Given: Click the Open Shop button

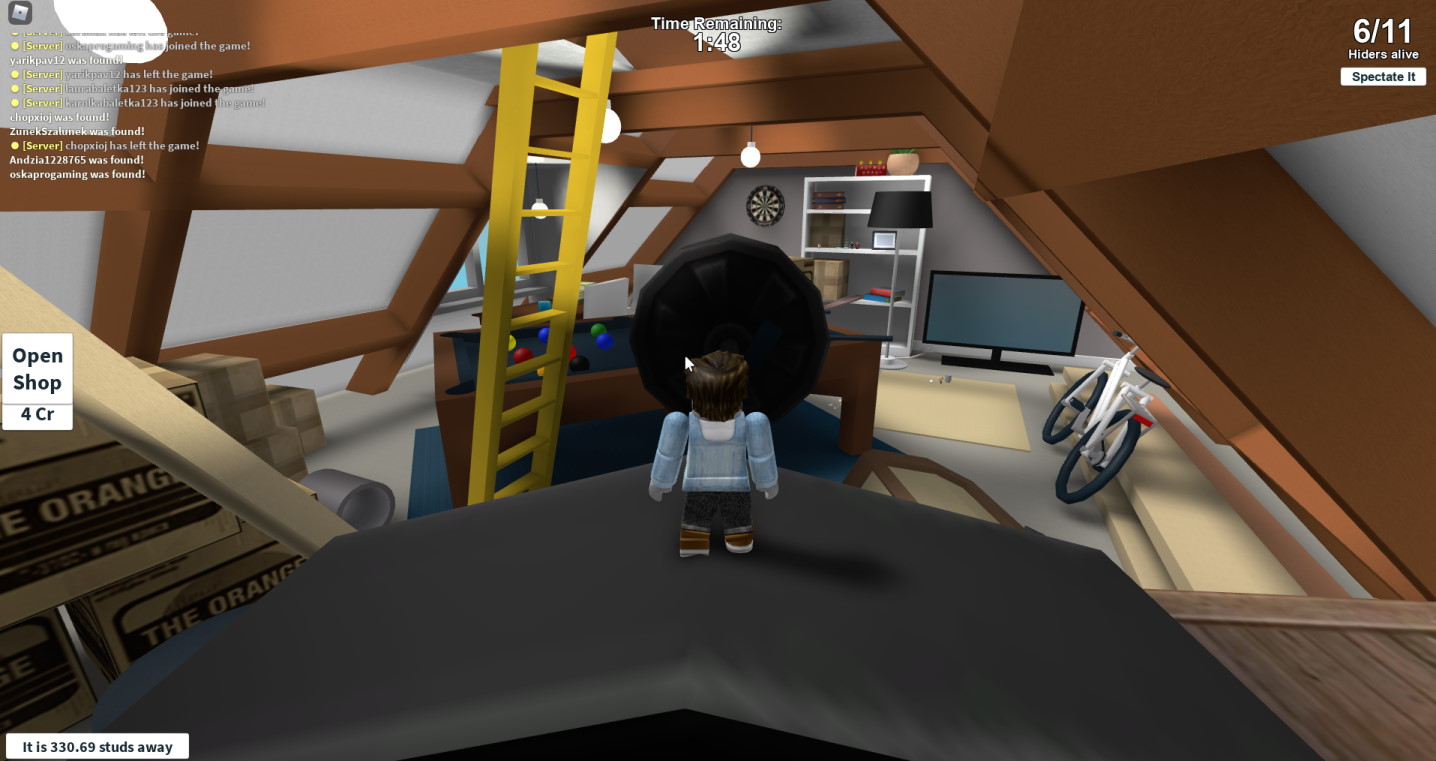Looking at the screenshot, I should 37,369.
